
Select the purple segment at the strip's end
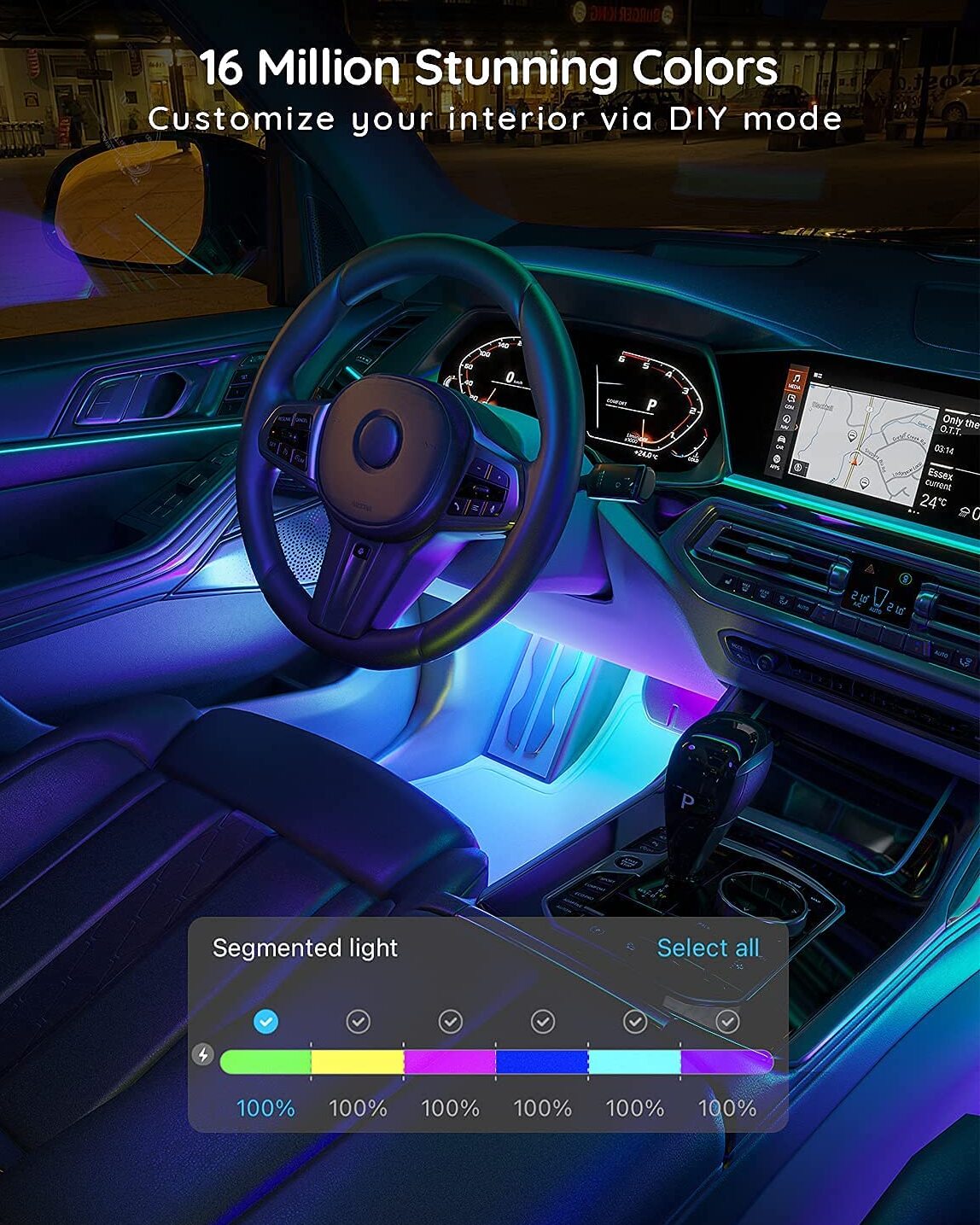(726, 1061)
